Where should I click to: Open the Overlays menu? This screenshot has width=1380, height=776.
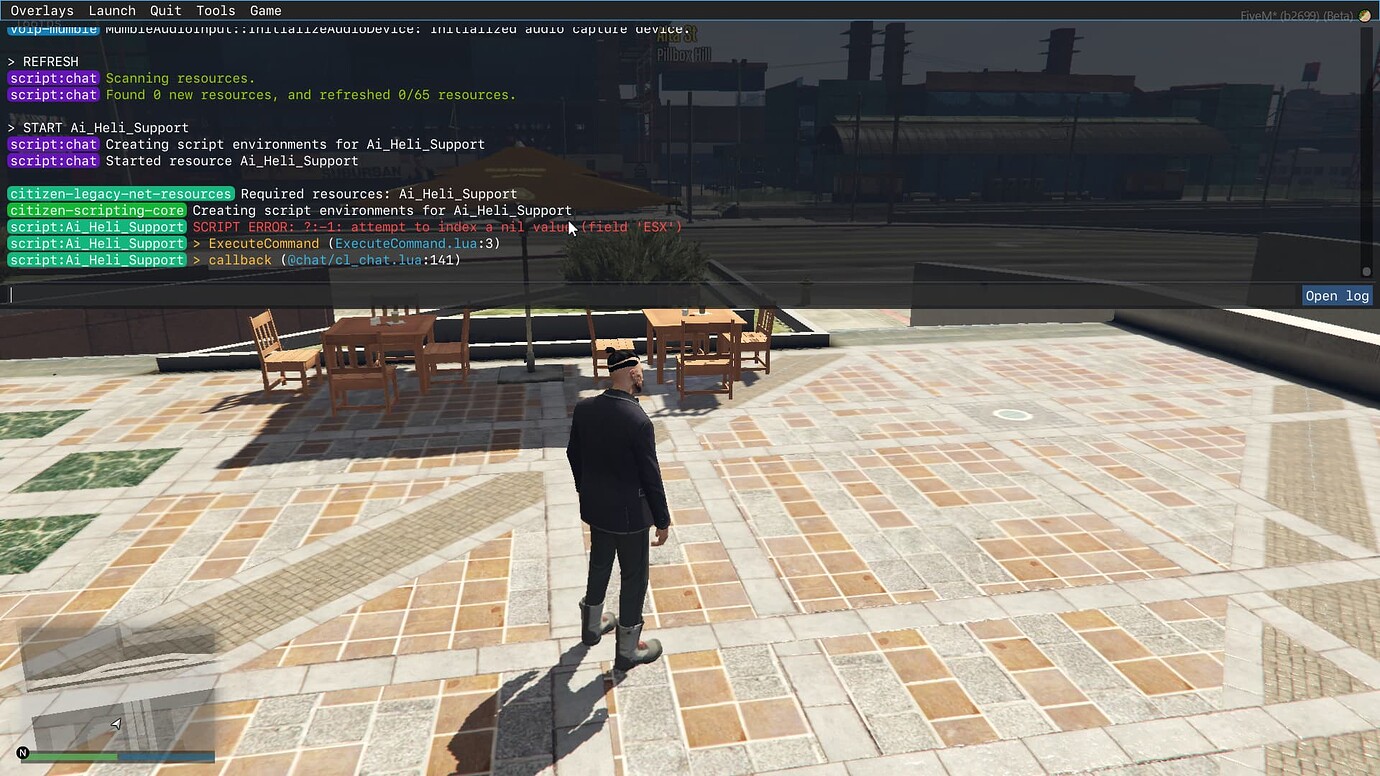click(x=42, y=10)
